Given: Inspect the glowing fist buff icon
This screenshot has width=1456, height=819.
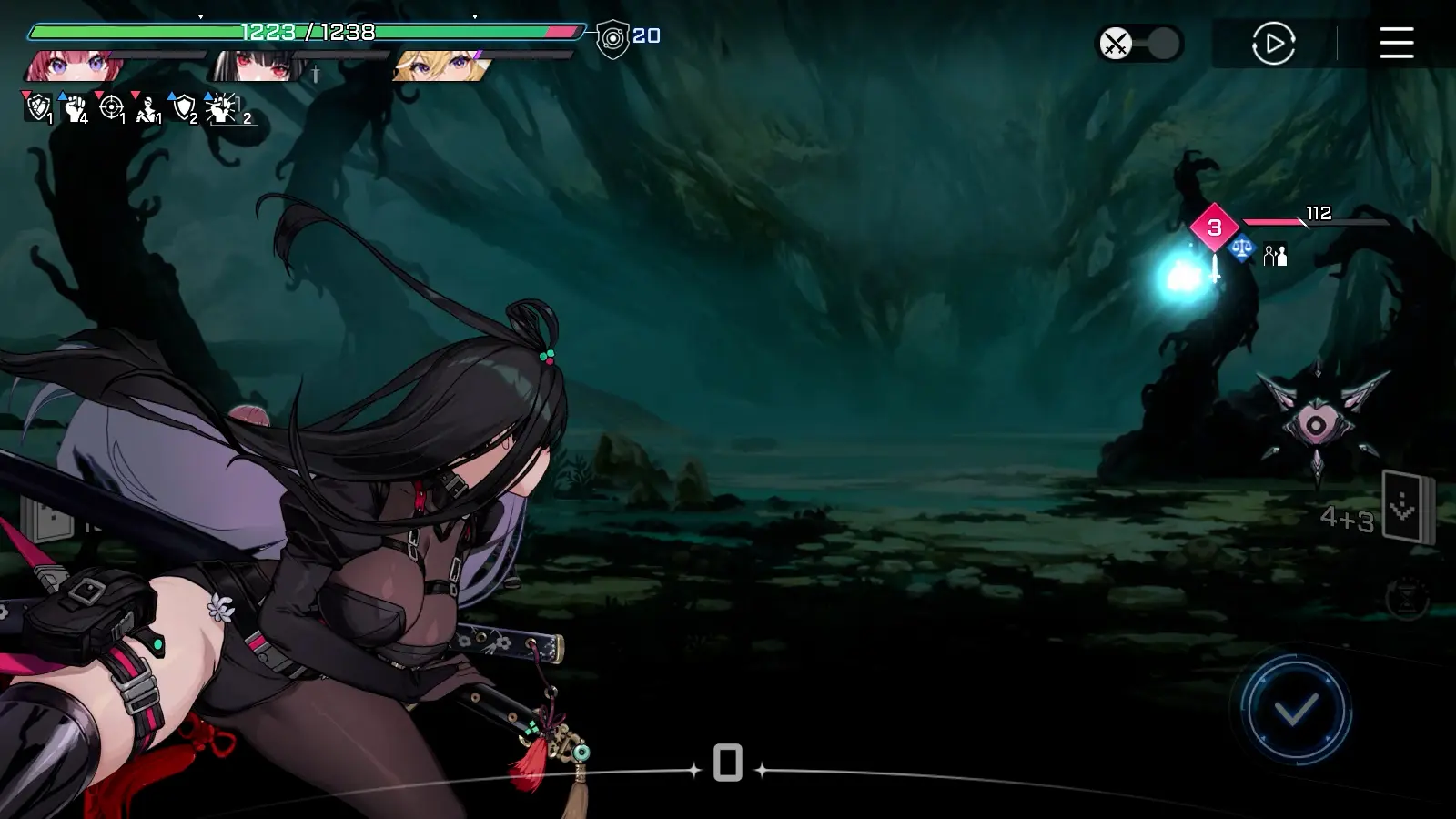Looking at the screenshot, I should (x=221, y=108).
